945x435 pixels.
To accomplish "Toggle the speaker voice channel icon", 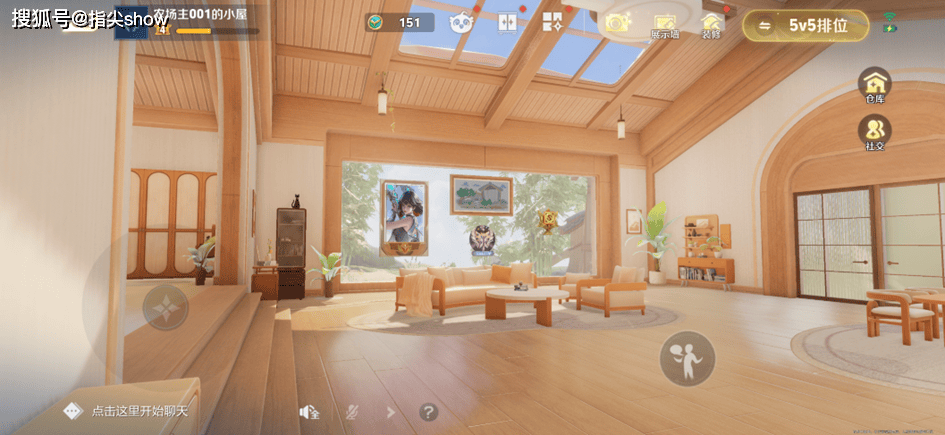I will (x=309, y=411).
